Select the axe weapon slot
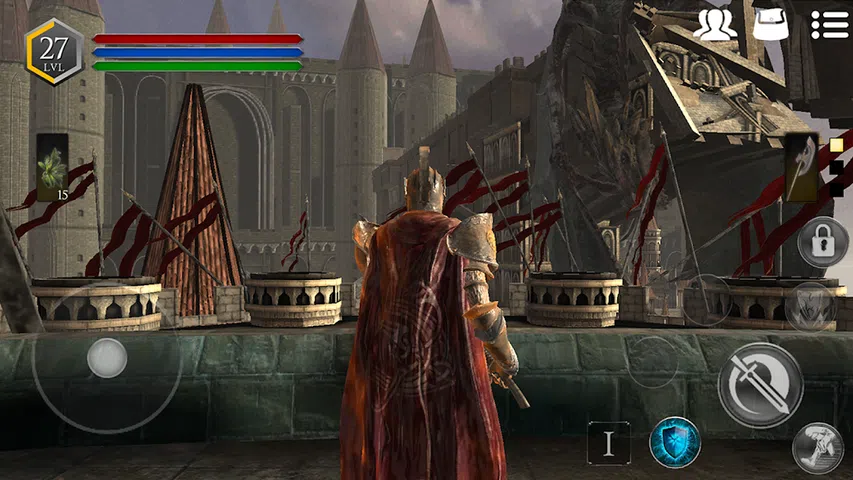Viewport: 853px width, 480px height. click(801, 167)
